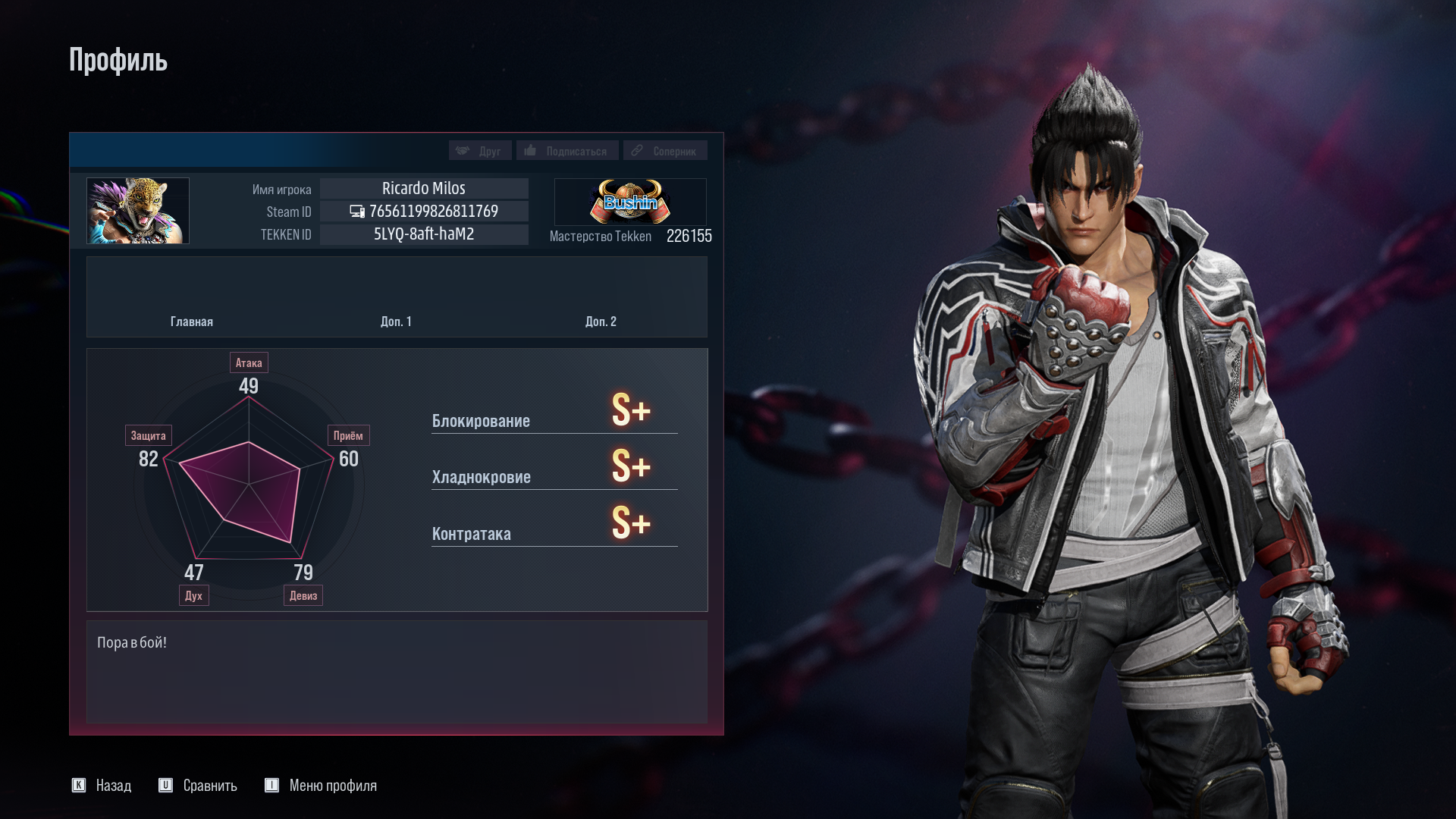Select the monitor platform icon next to Steam ID

[x=356, y=212]
